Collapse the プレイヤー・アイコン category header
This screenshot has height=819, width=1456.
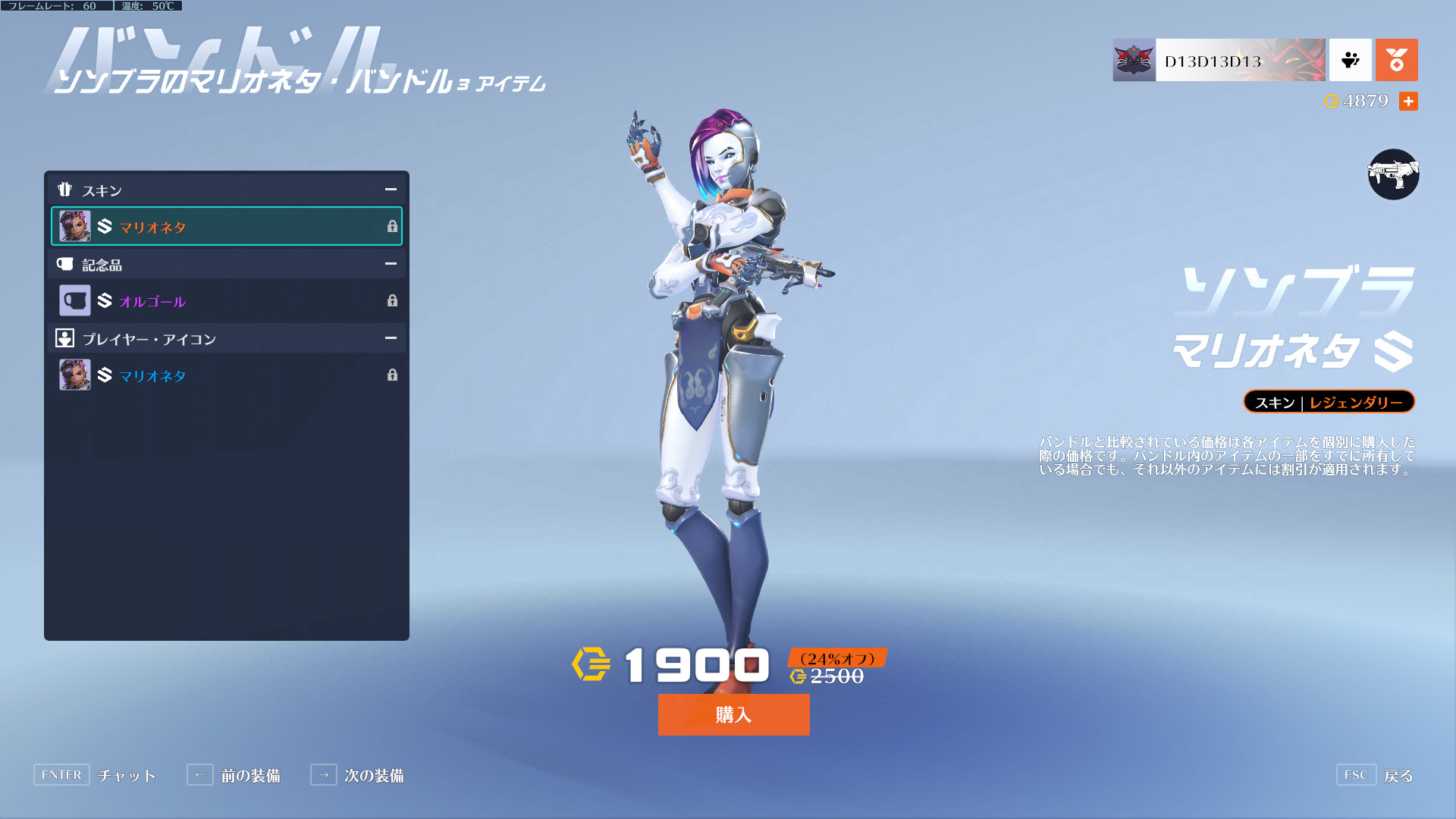tap(390, 338)
